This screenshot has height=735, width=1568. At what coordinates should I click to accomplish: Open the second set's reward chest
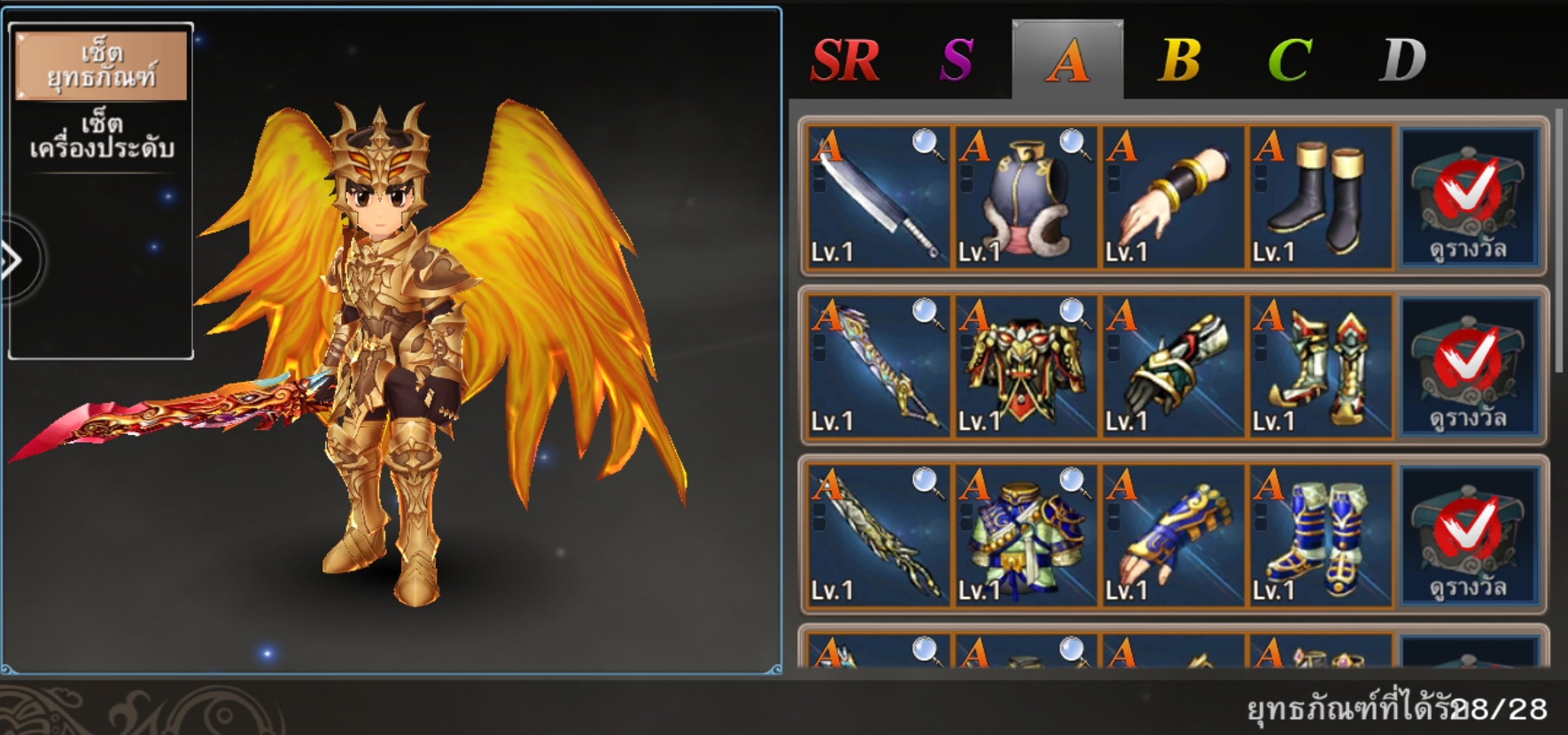tap(1468, 366)
